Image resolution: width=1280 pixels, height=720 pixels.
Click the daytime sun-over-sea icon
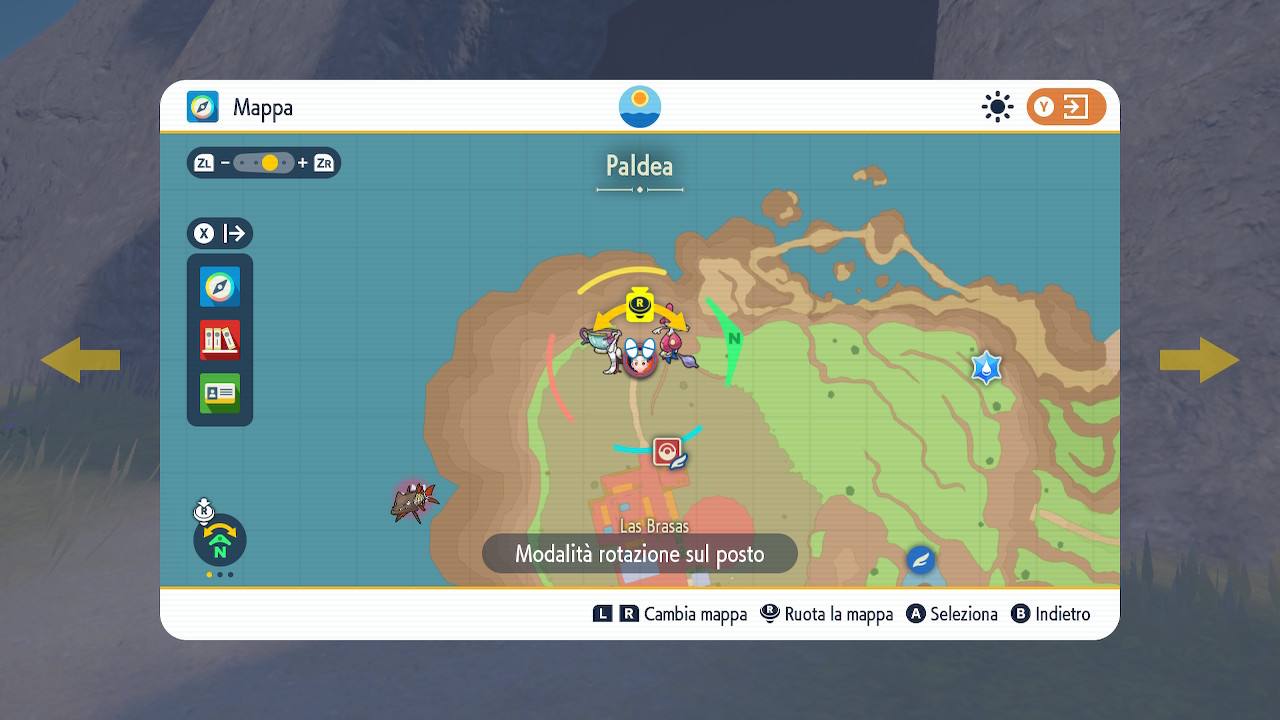tap(640, 107)
